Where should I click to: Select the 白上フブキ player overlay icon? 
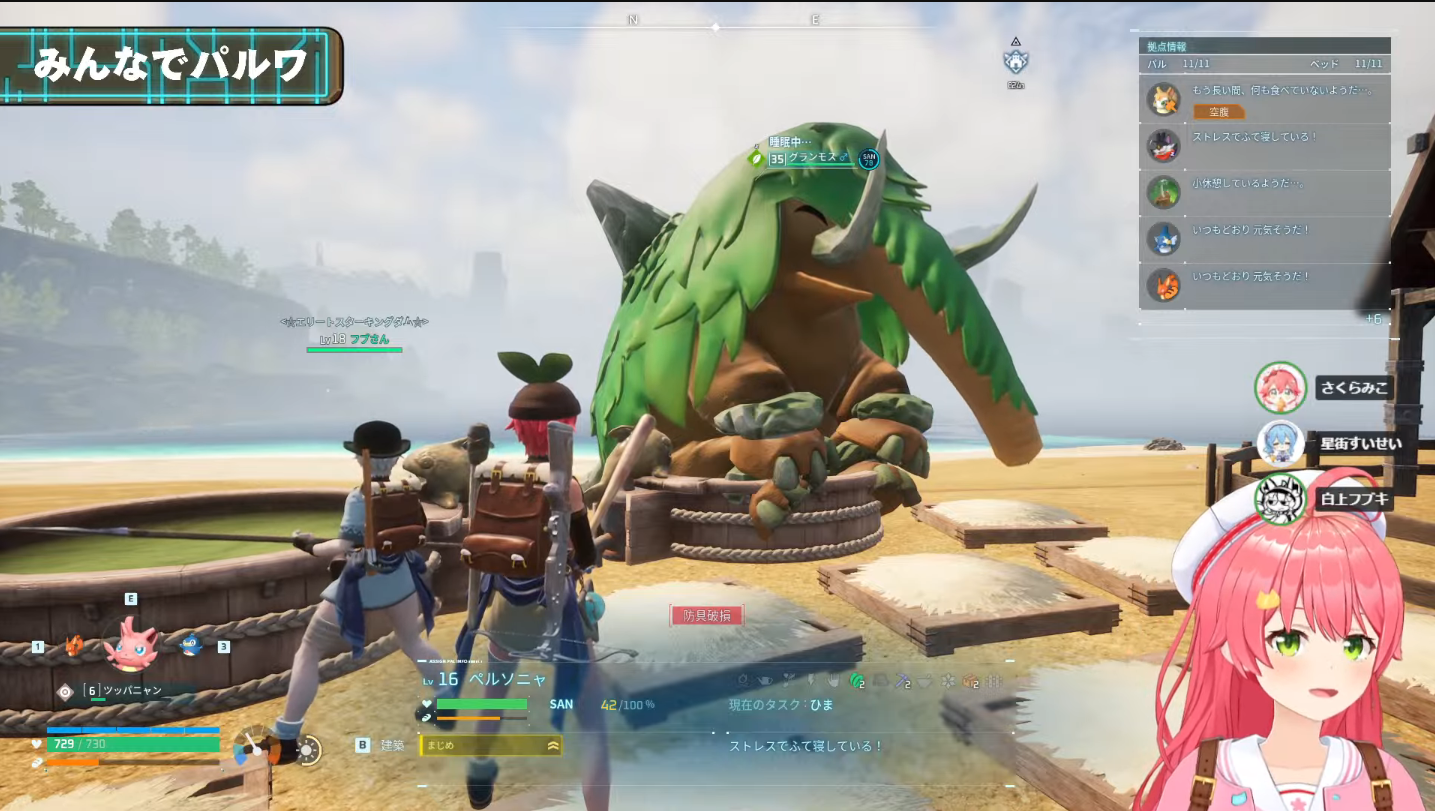coord(1280,499)
